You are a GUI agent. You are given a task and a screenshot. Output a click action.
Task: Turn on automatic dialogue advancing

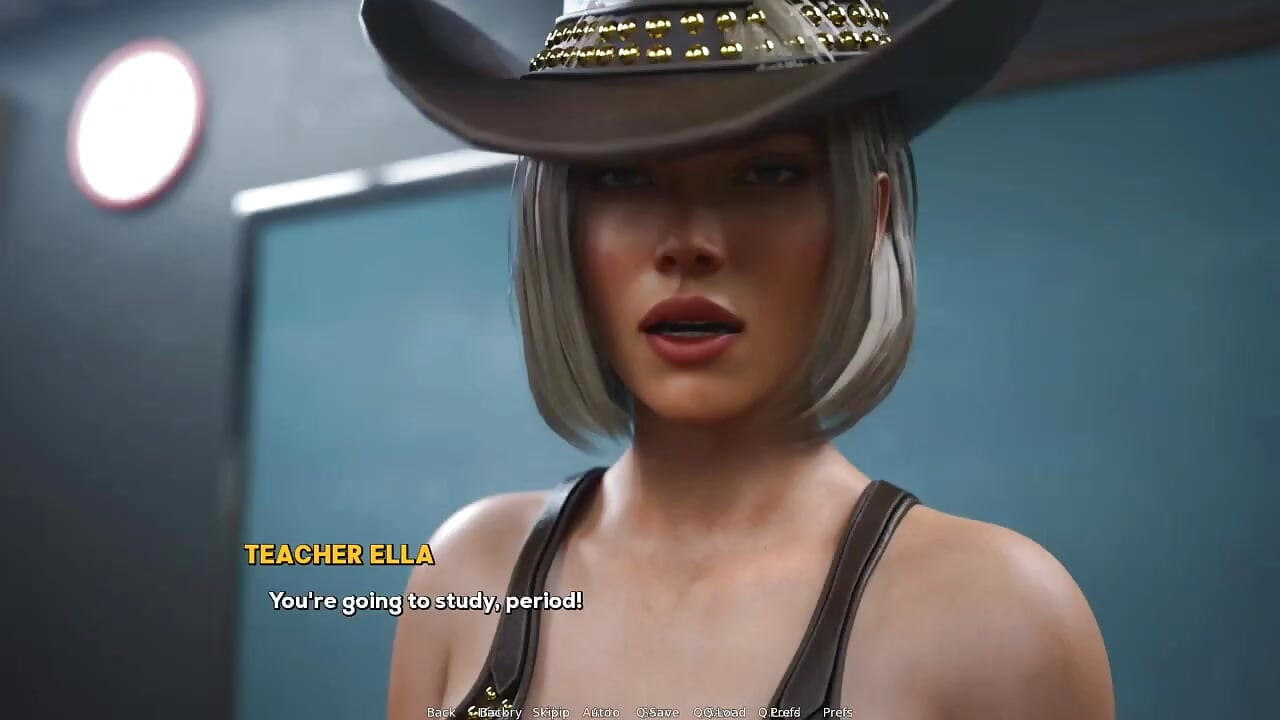[601, 711]
